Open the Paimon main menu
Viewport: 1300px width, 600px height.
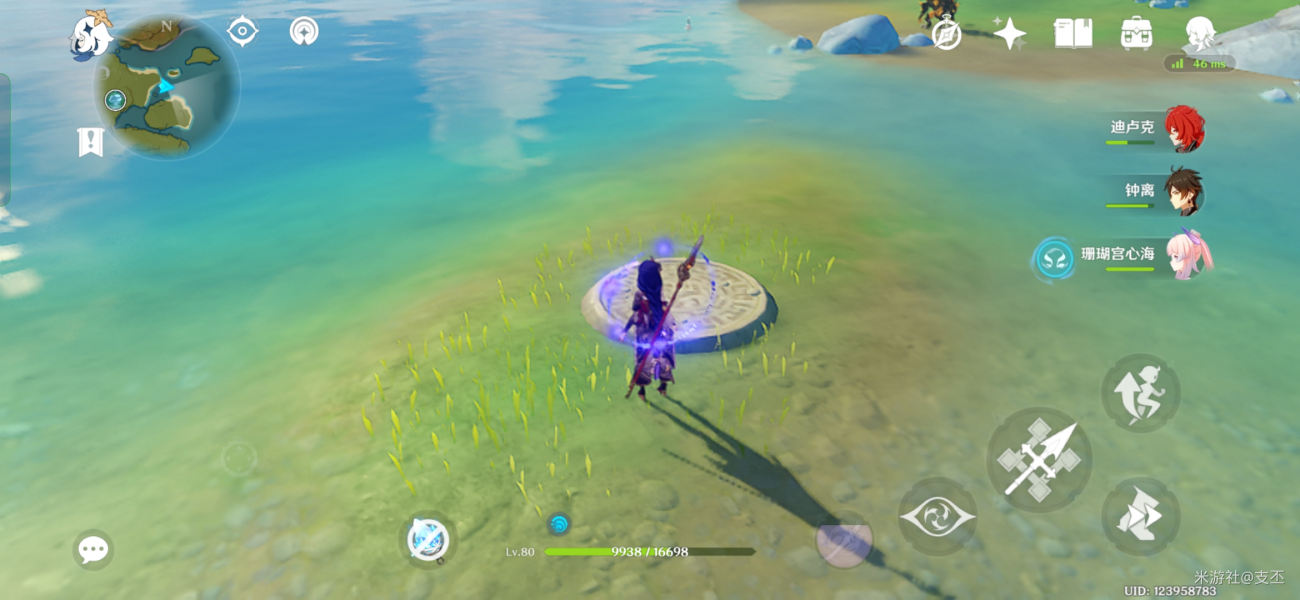(x=89, y=36)
